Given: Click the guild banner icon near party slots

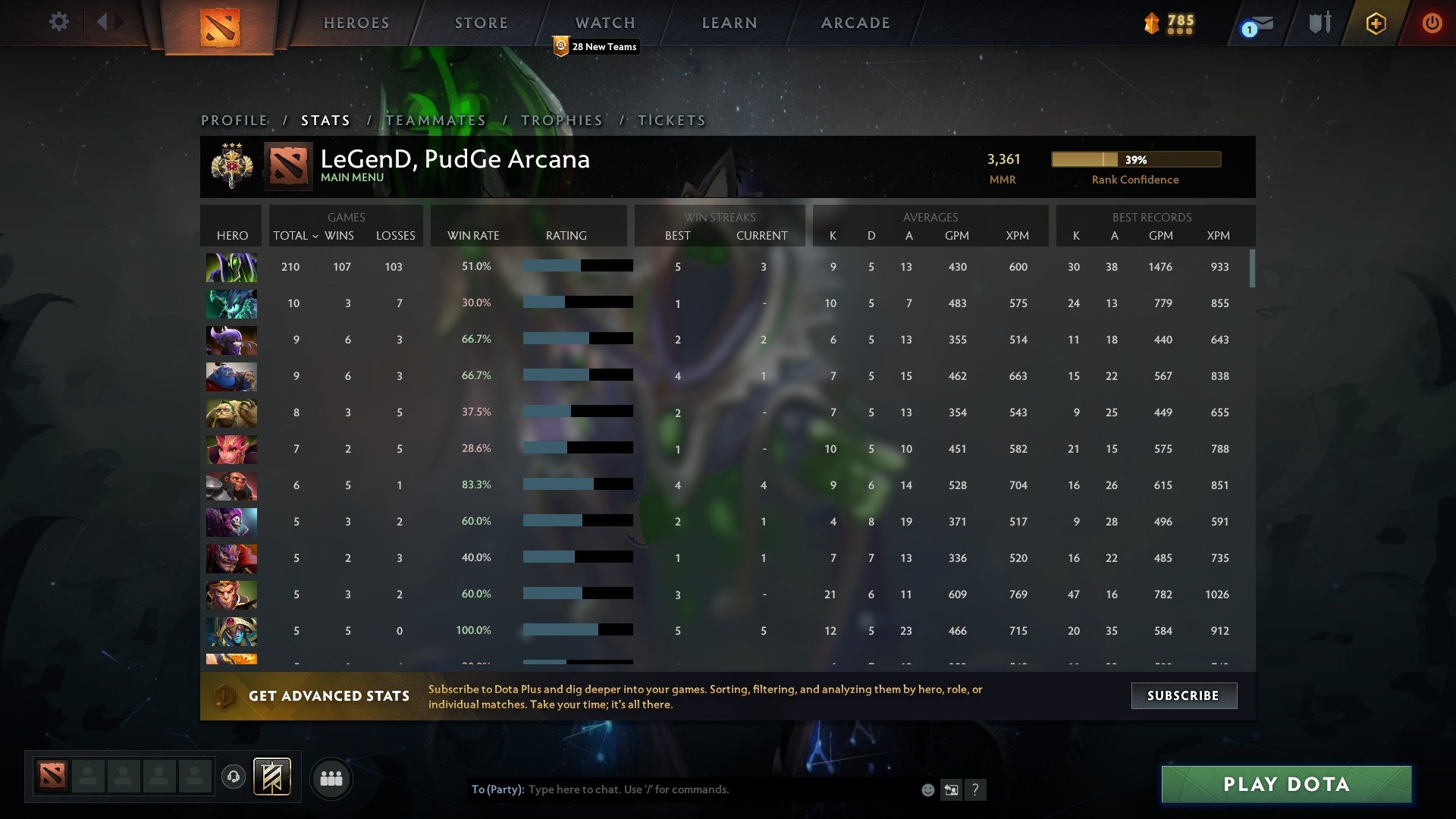Looking at the screenshot, I should 273,778.
